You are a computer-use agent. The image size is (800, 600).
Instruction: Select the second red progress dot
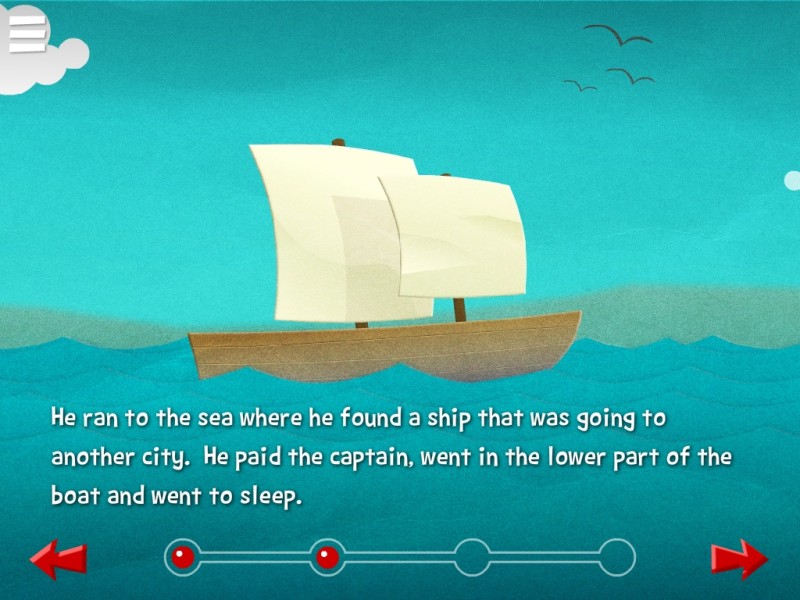[327, 557]
